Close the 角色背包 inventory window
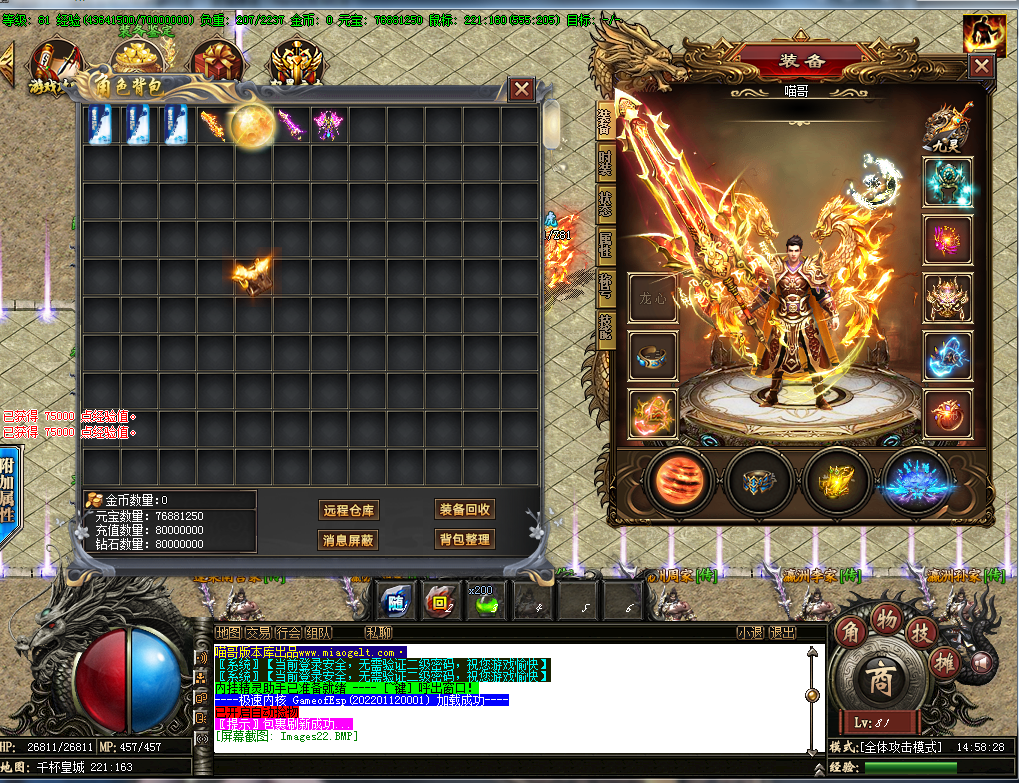1019x783 pixels. (521, 89)
